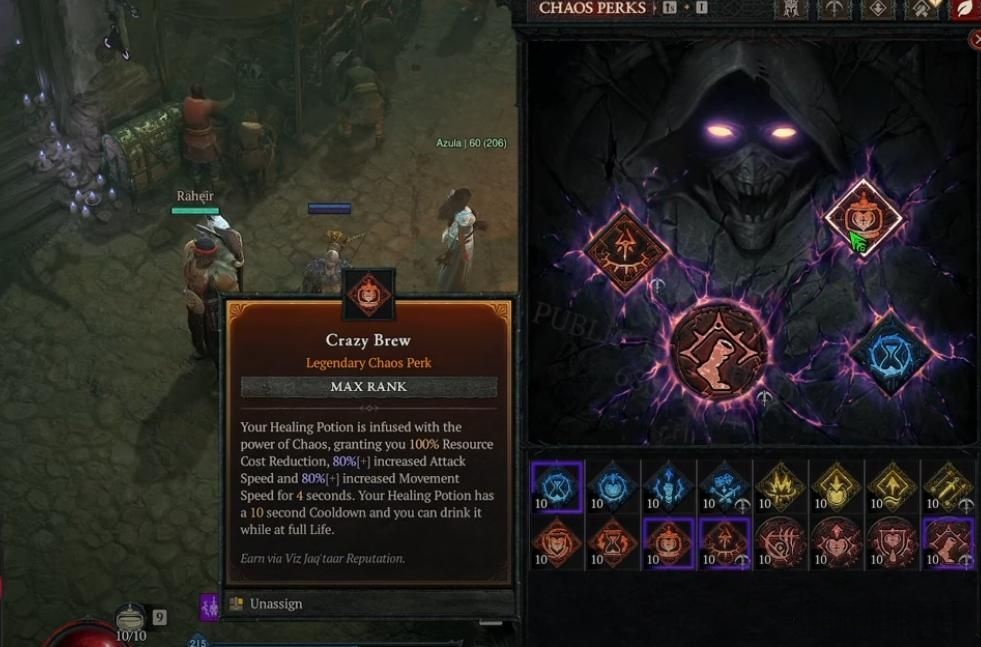Select the equipped orange arrow-sun perk socket
This screenshot has width=981, height=647.
627,251
